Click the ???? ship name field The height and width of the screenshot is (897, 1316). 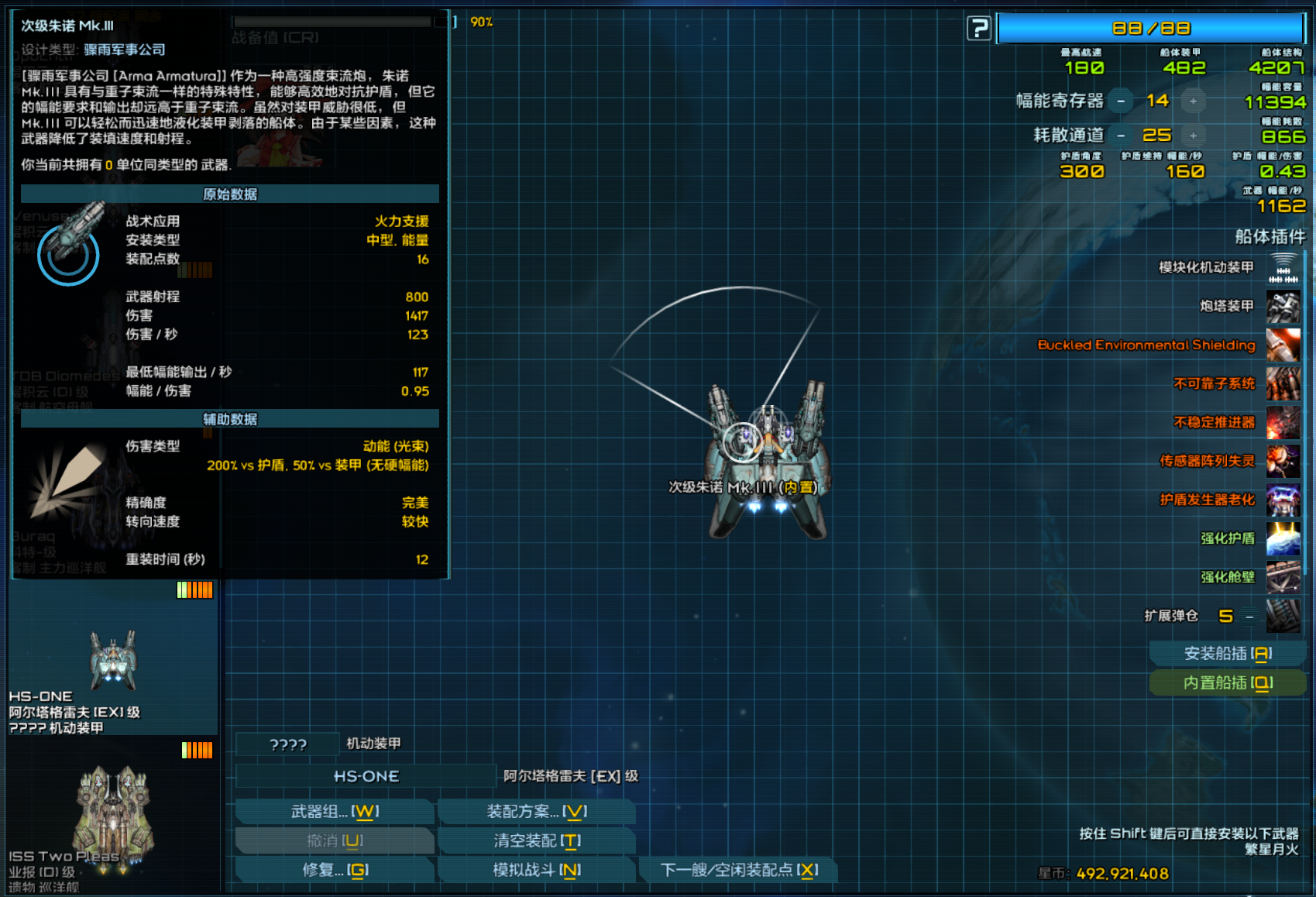point(287,744)
